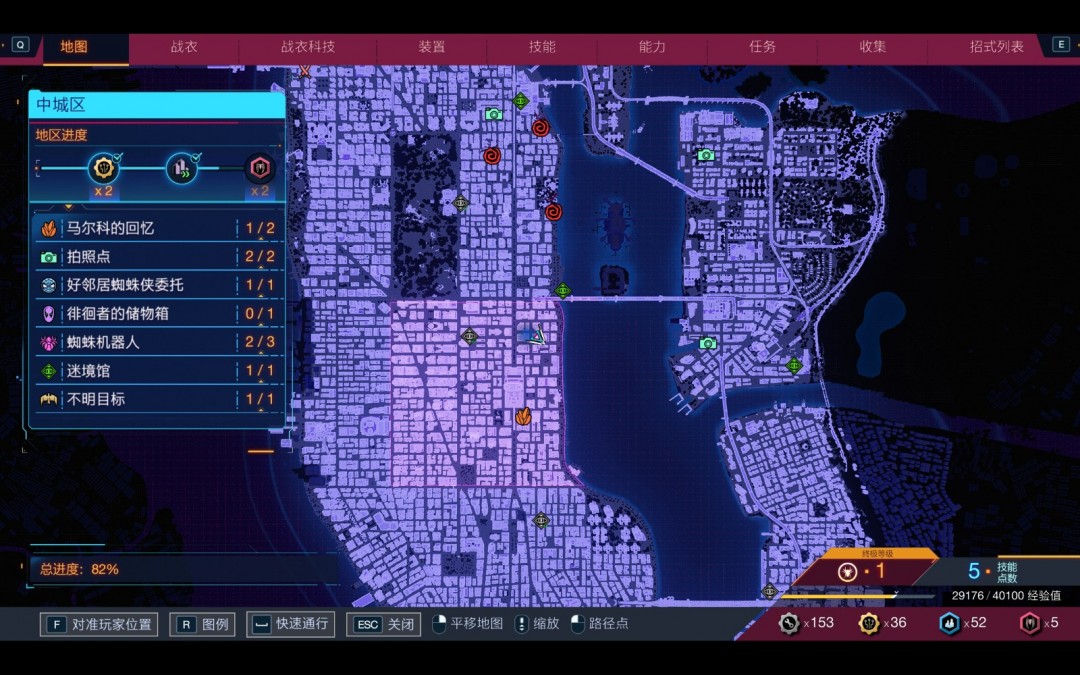
Task: Open the 收集 tab
Action: pos(872,47)
